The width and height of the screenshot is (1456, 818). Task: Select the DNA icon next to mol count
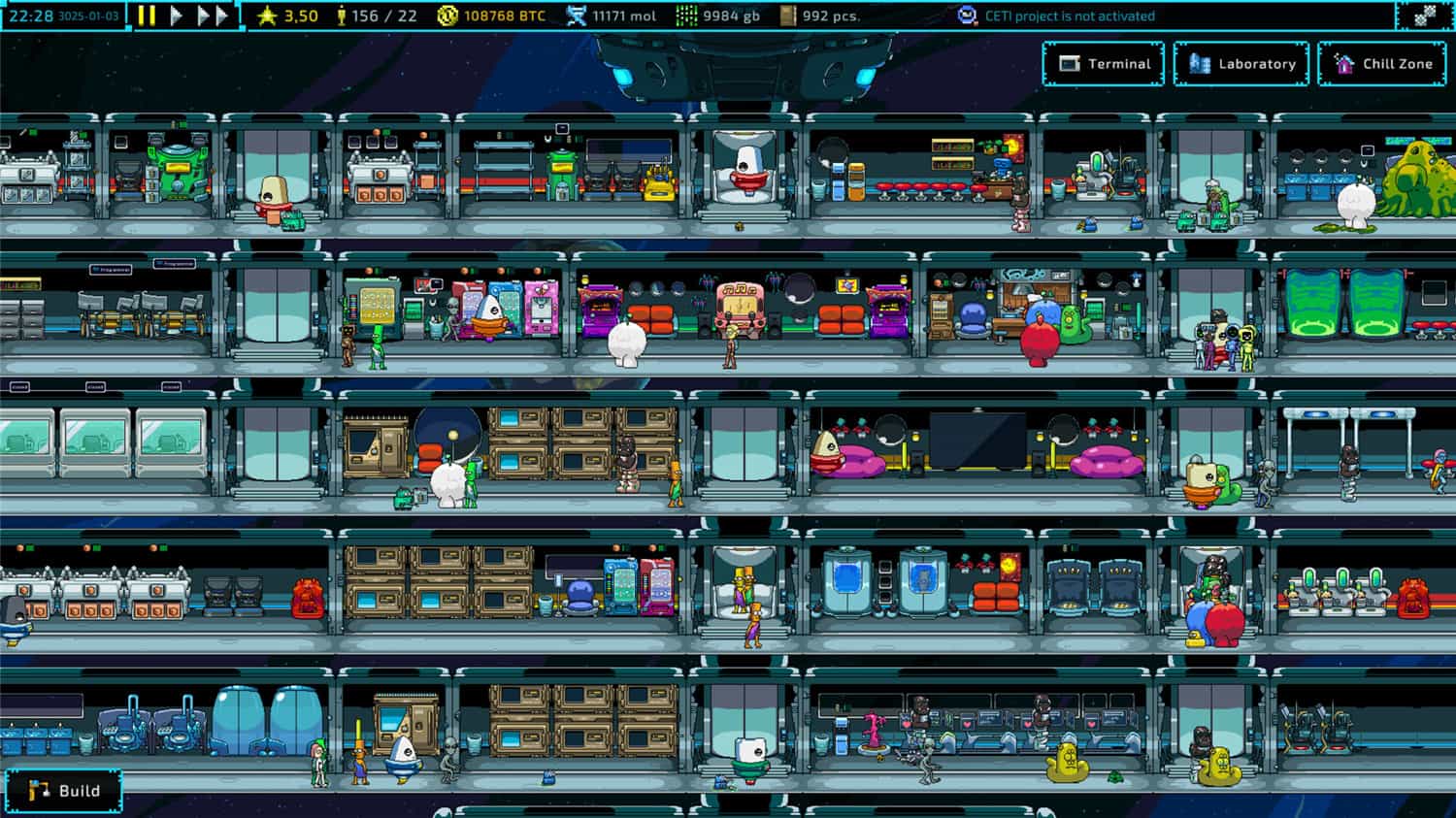(x=575, y=15)
